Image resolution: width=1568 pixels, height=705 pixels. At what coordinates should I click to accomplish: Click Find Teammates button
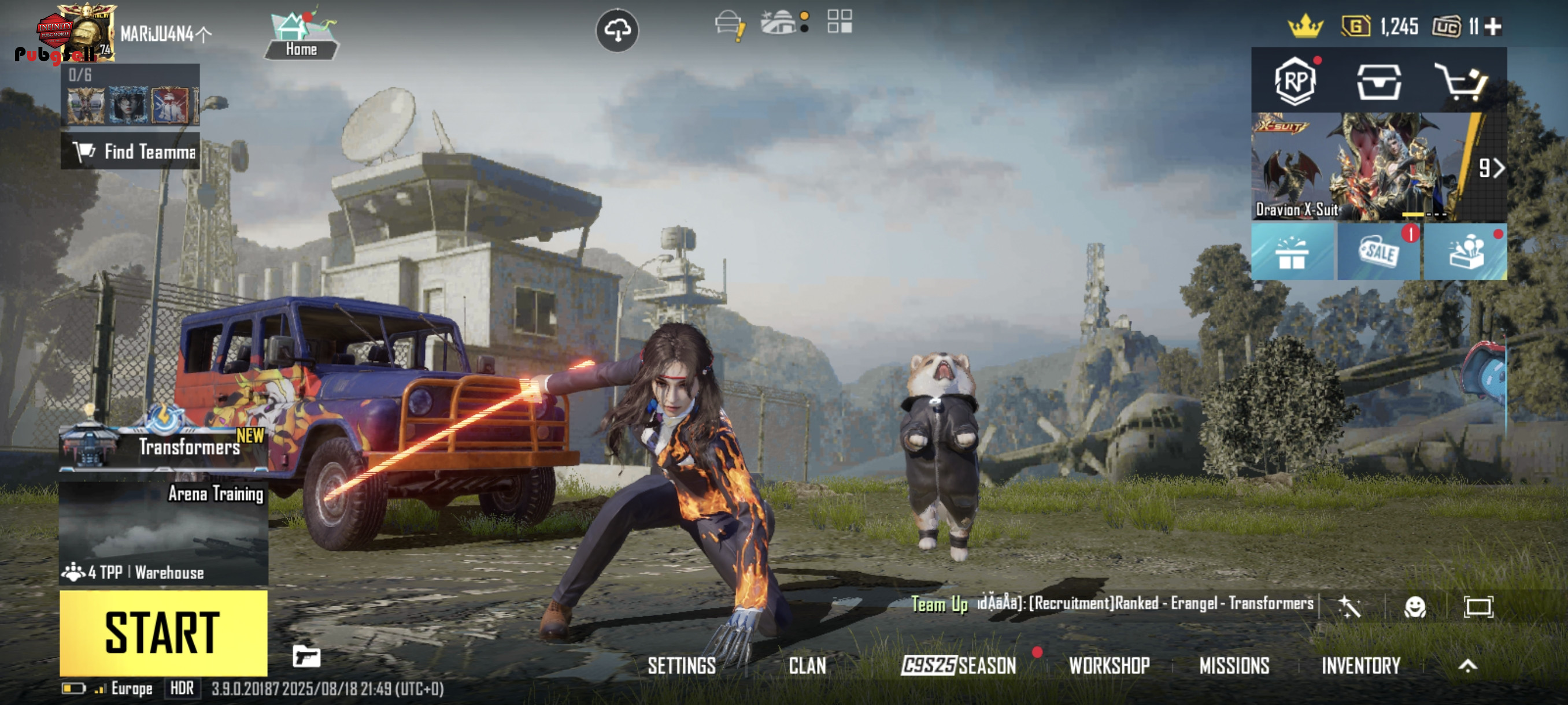[x=130, y=151]
